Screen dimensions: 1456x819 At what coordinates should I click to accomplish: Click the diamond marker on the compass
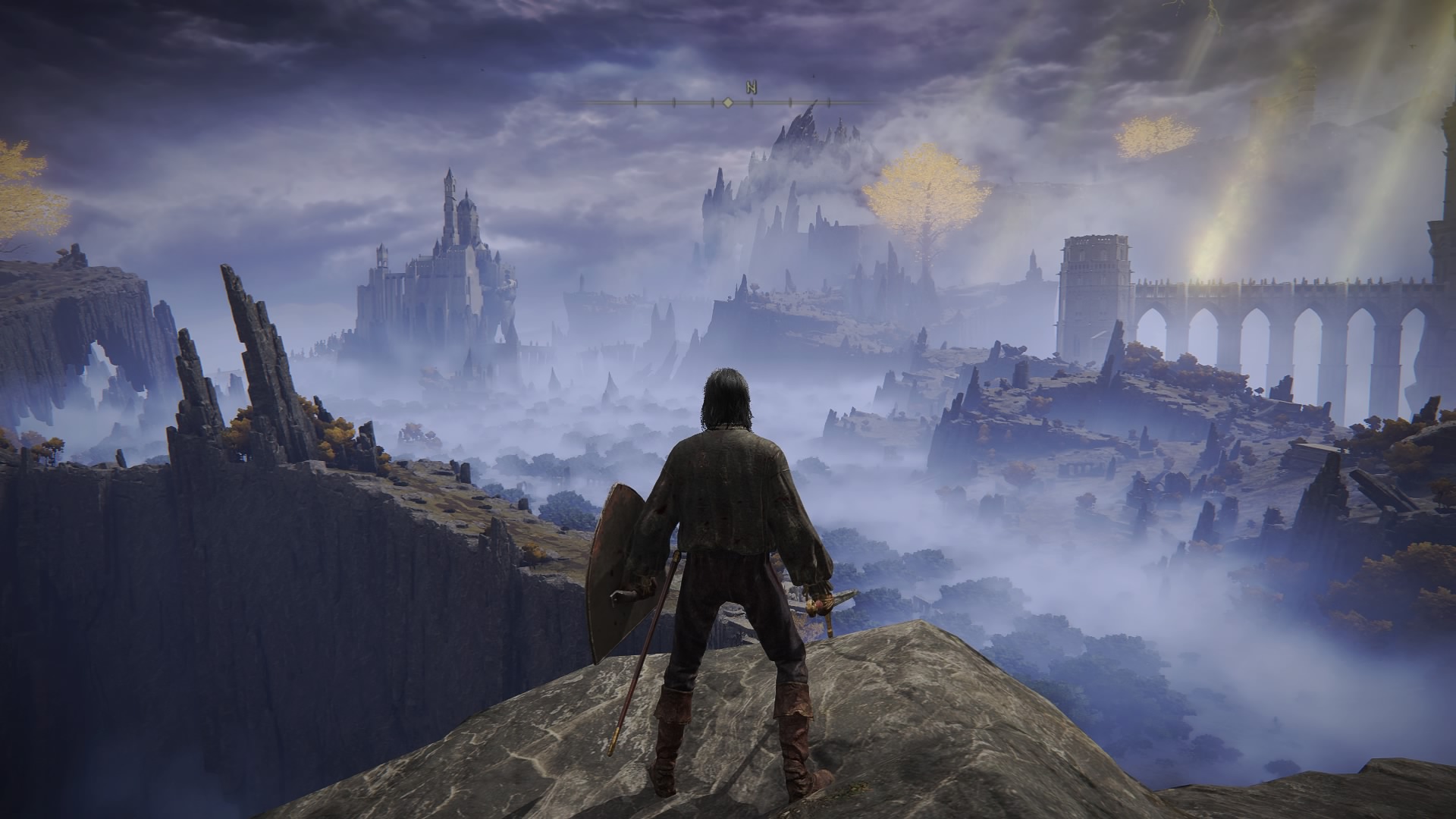(x=727, y=102)
